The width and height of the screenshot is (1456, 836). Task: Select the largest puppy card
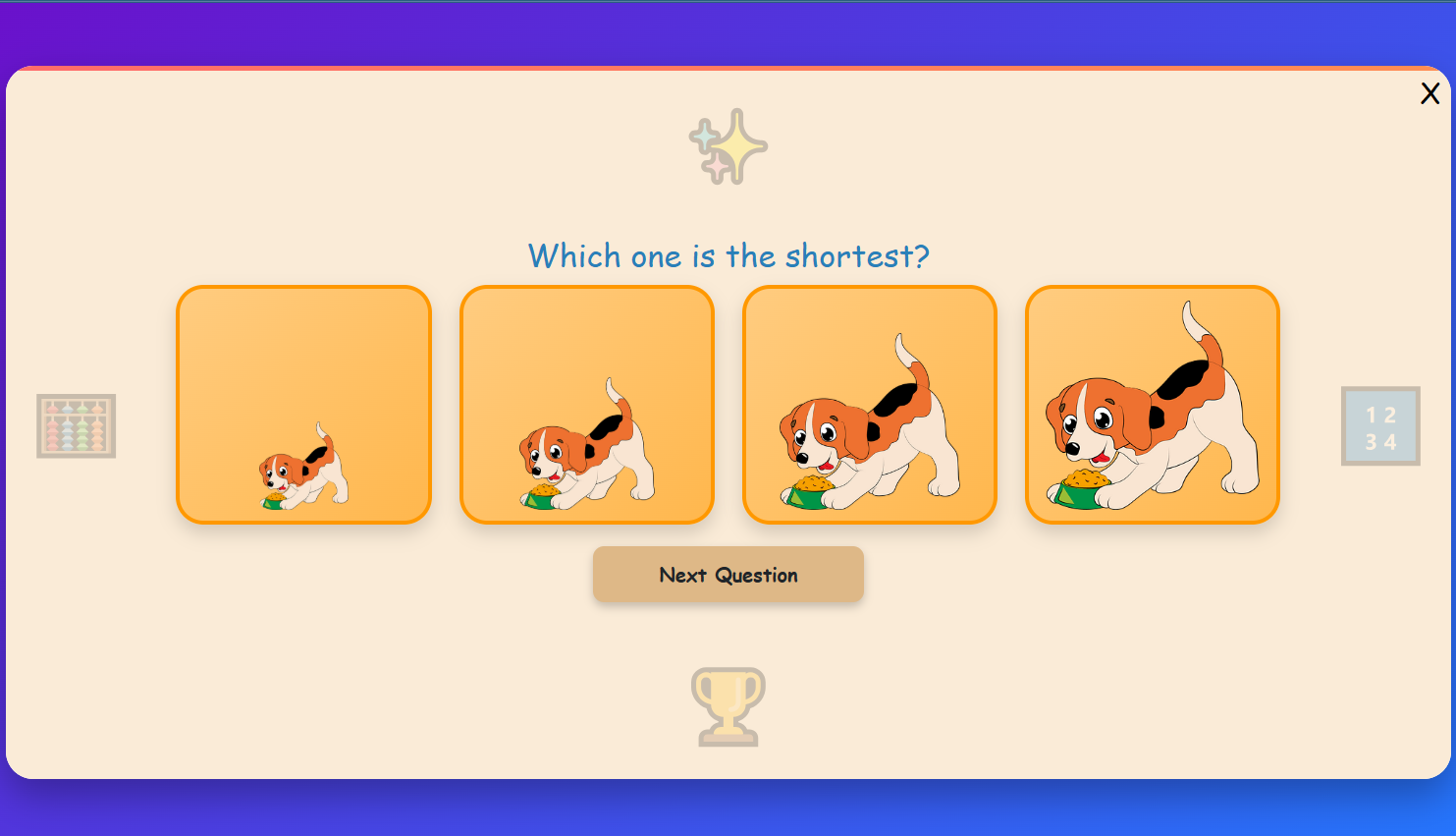tap(1152, 405)
